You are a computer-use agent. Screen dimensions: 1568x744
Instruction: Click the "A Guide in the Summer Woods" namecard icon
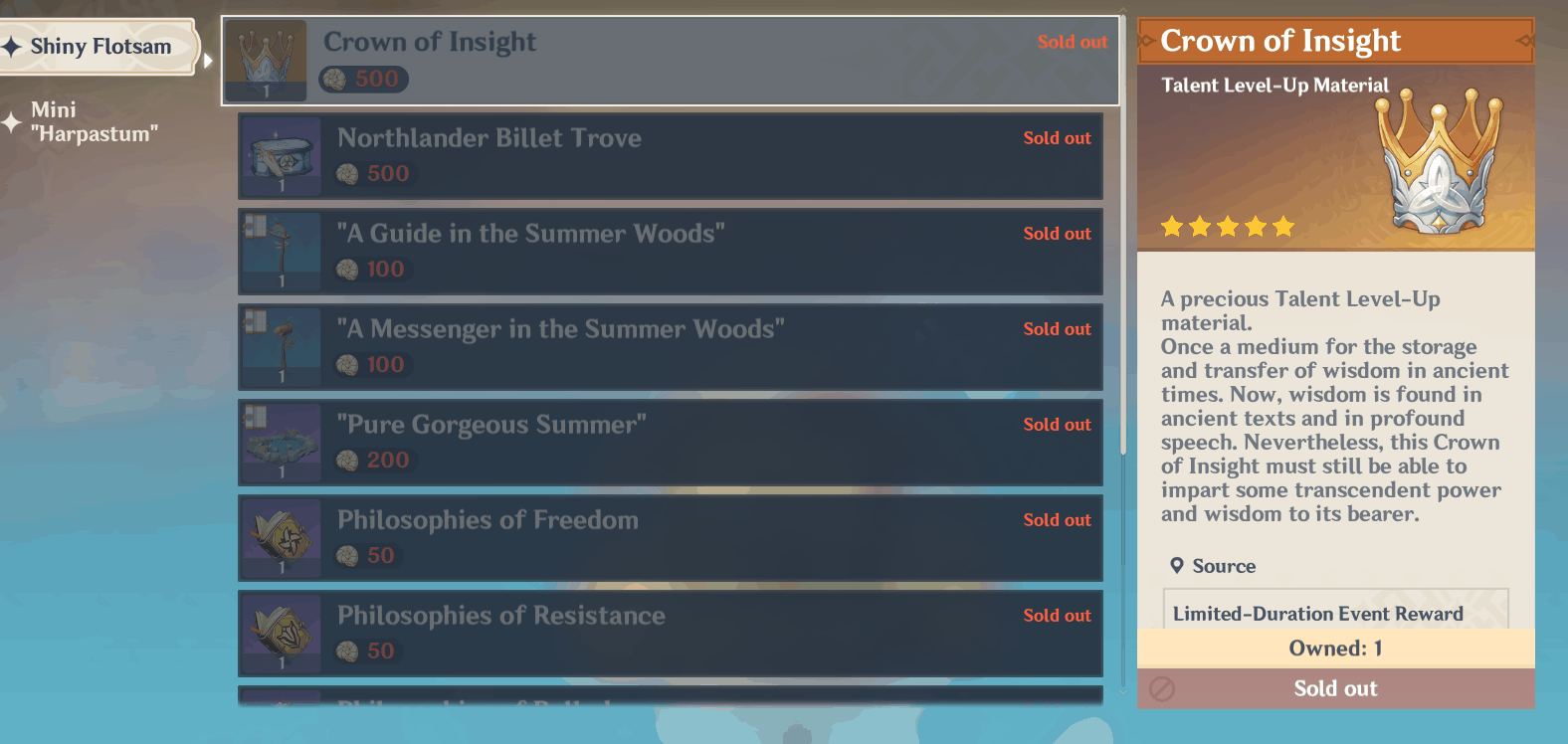point(280,252)
